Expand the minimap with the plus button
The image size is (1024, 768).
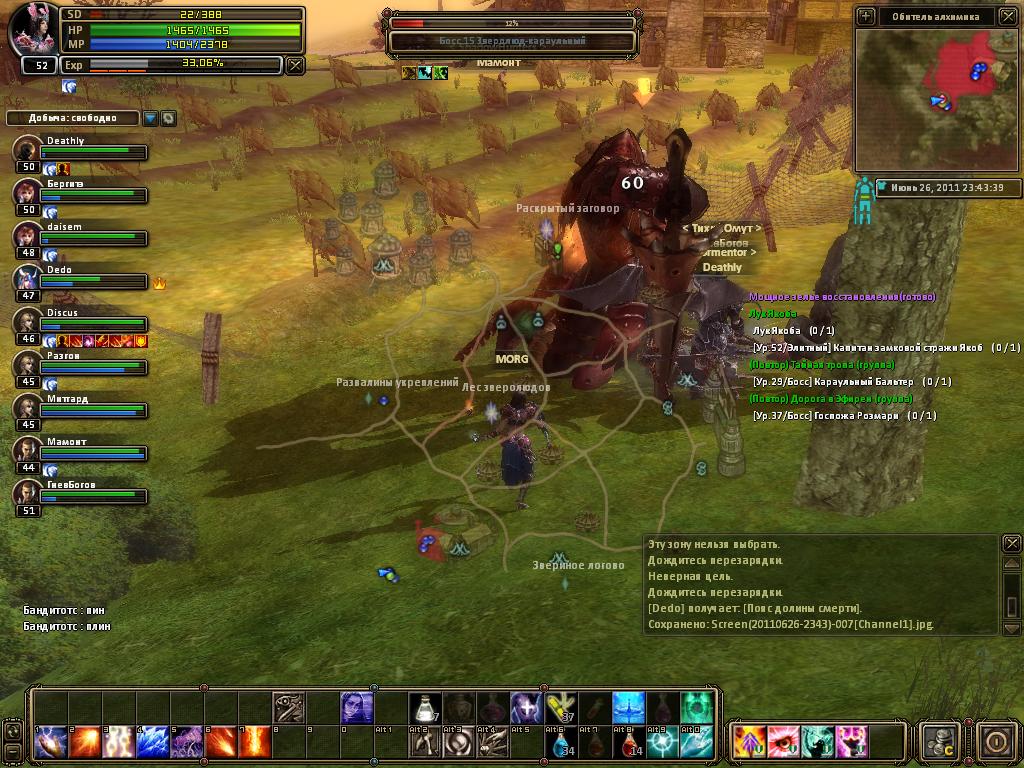(x=866, y=16)
